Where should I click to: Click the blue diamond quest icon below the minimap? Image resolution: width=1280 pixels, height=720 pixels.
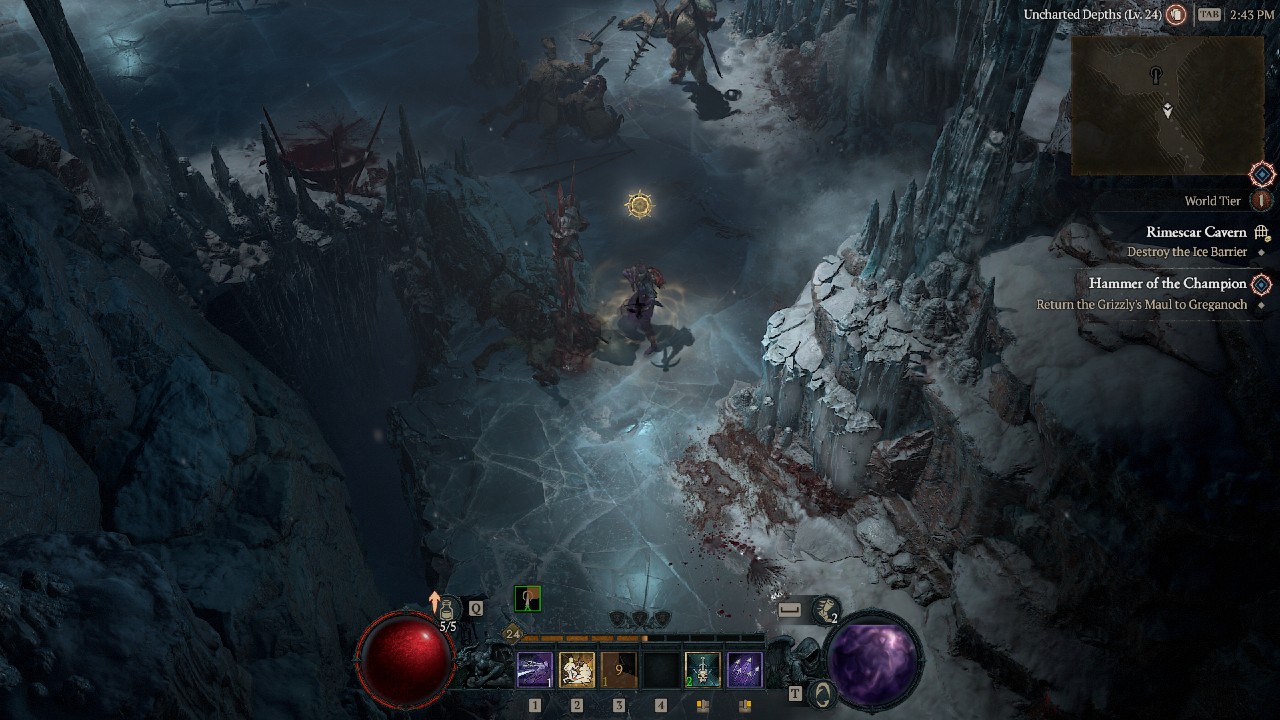click(x=1262, y=174)
